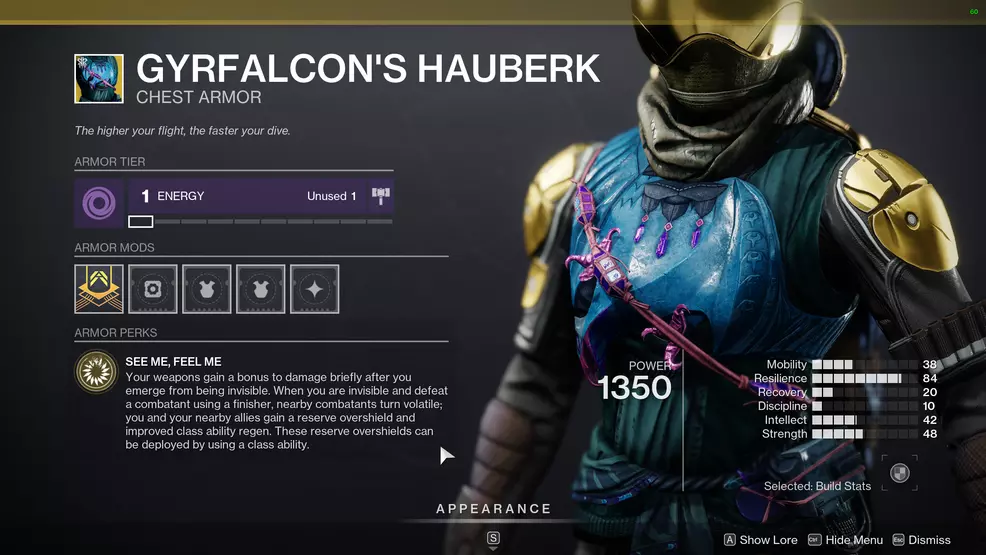The width and height of the screenshot is (986, 555).
Task: Select the purple void energy type icon
Action: click(x=99, y=203)
